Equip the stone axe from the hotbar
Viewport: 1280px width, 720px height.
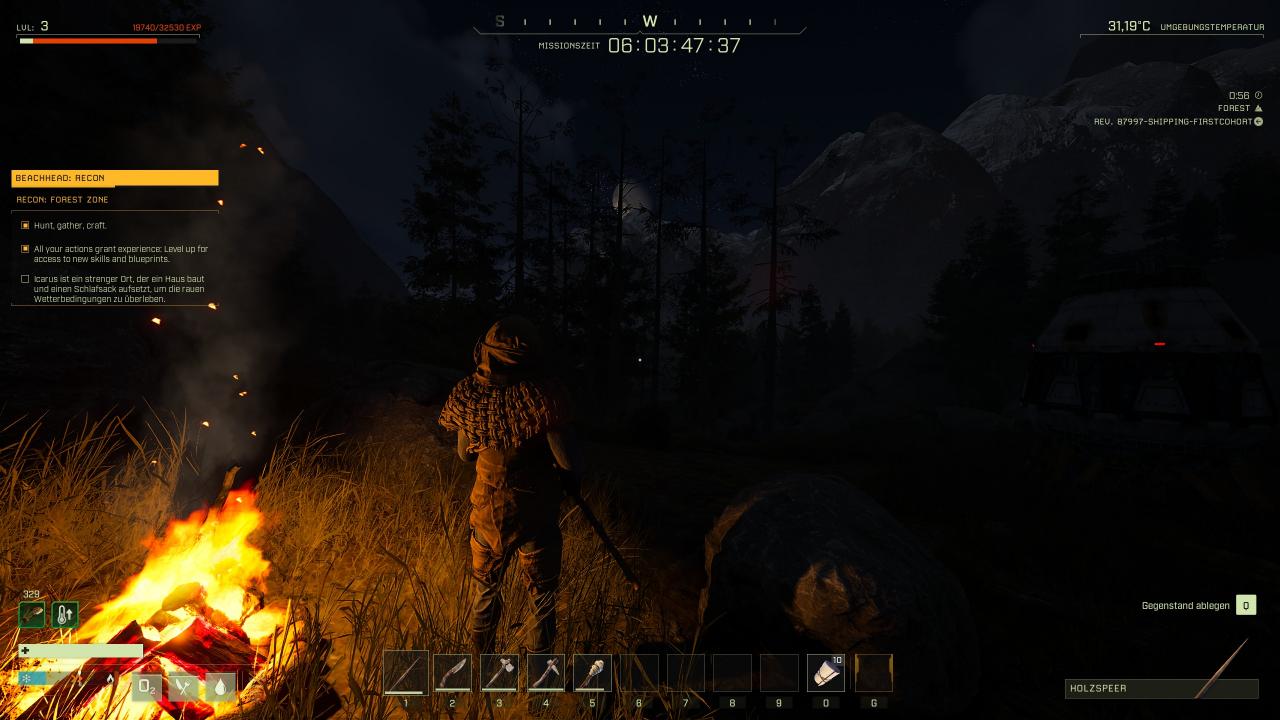pyautogui.click(x=499, y=673)
